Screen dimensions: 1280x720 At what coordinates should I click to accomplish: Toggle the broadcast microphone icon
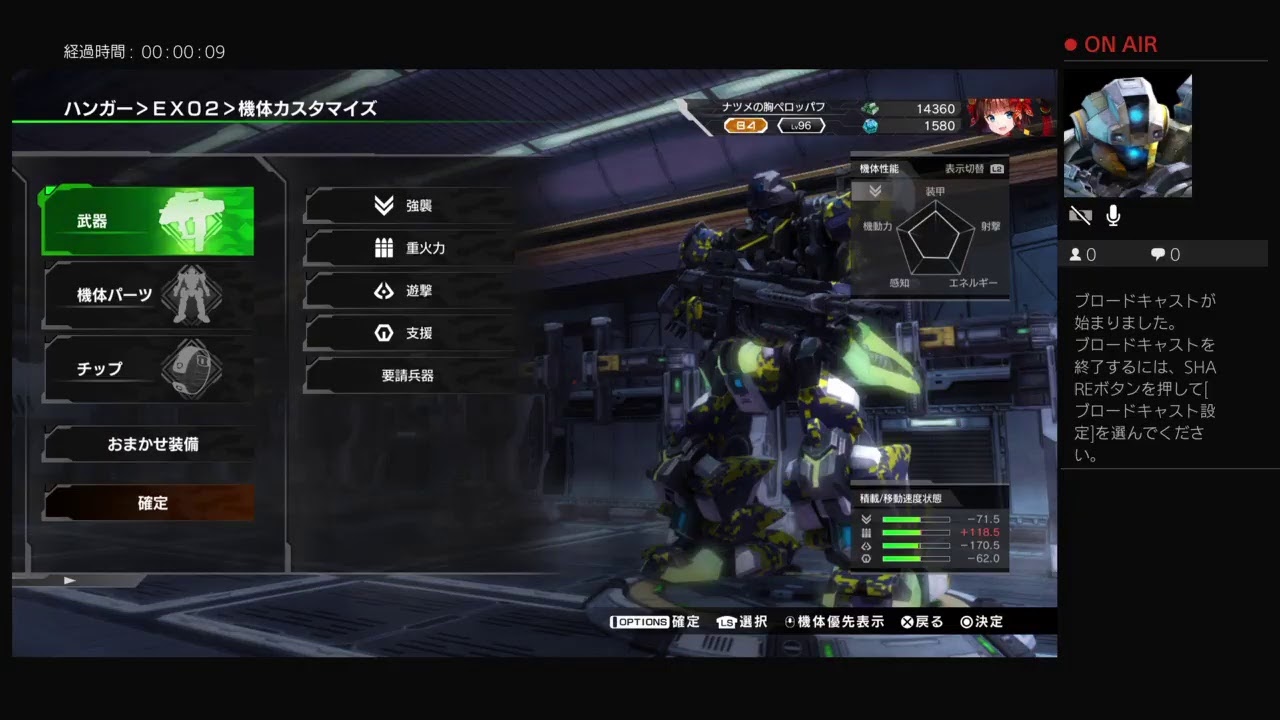pos(1113,216)
